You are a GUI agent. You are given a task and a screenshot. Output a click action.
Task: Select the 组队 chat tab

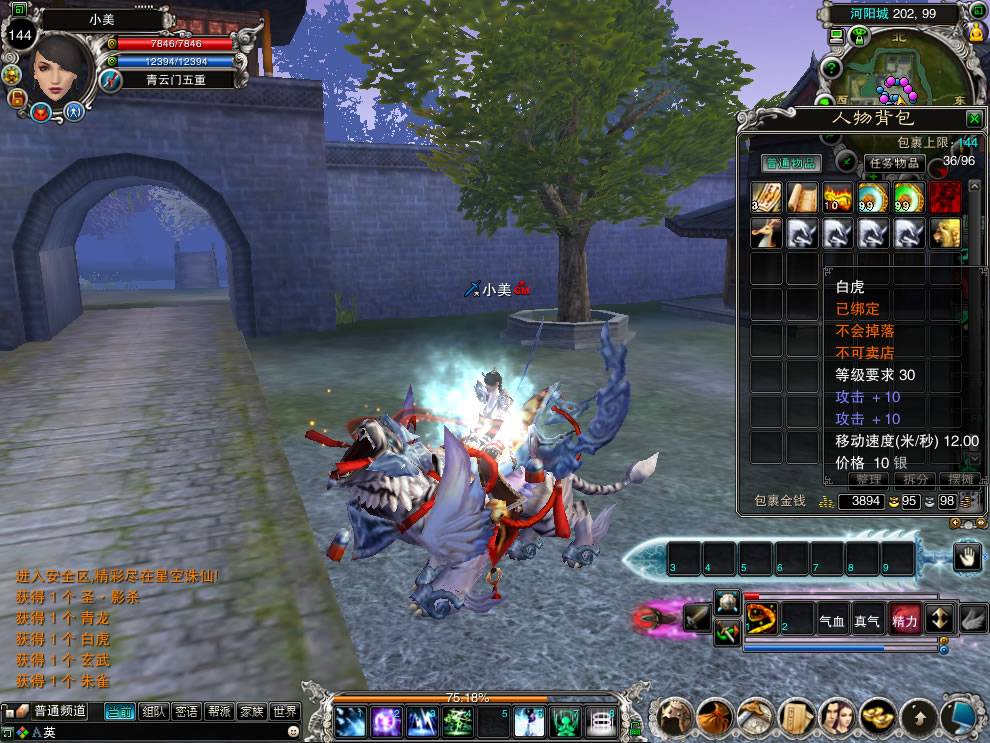[153, 712]
